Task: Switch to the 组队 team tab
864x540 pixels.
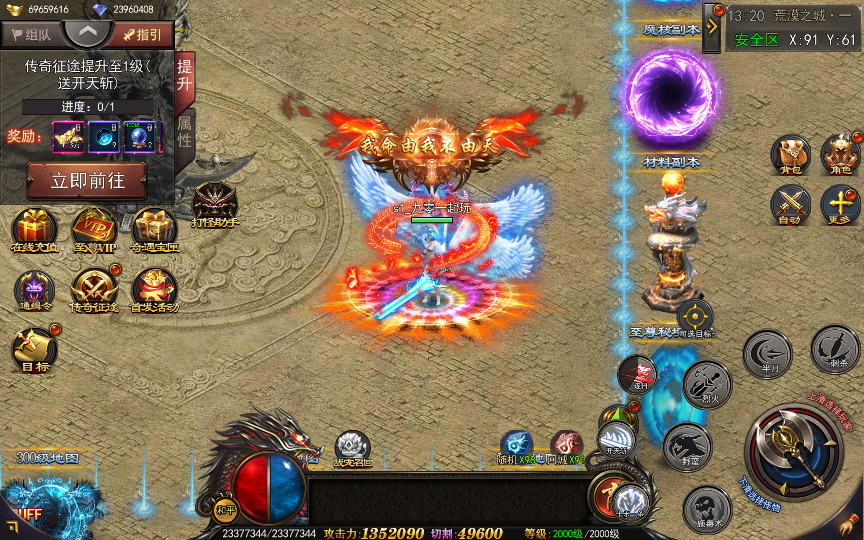Action: point(31,34)
